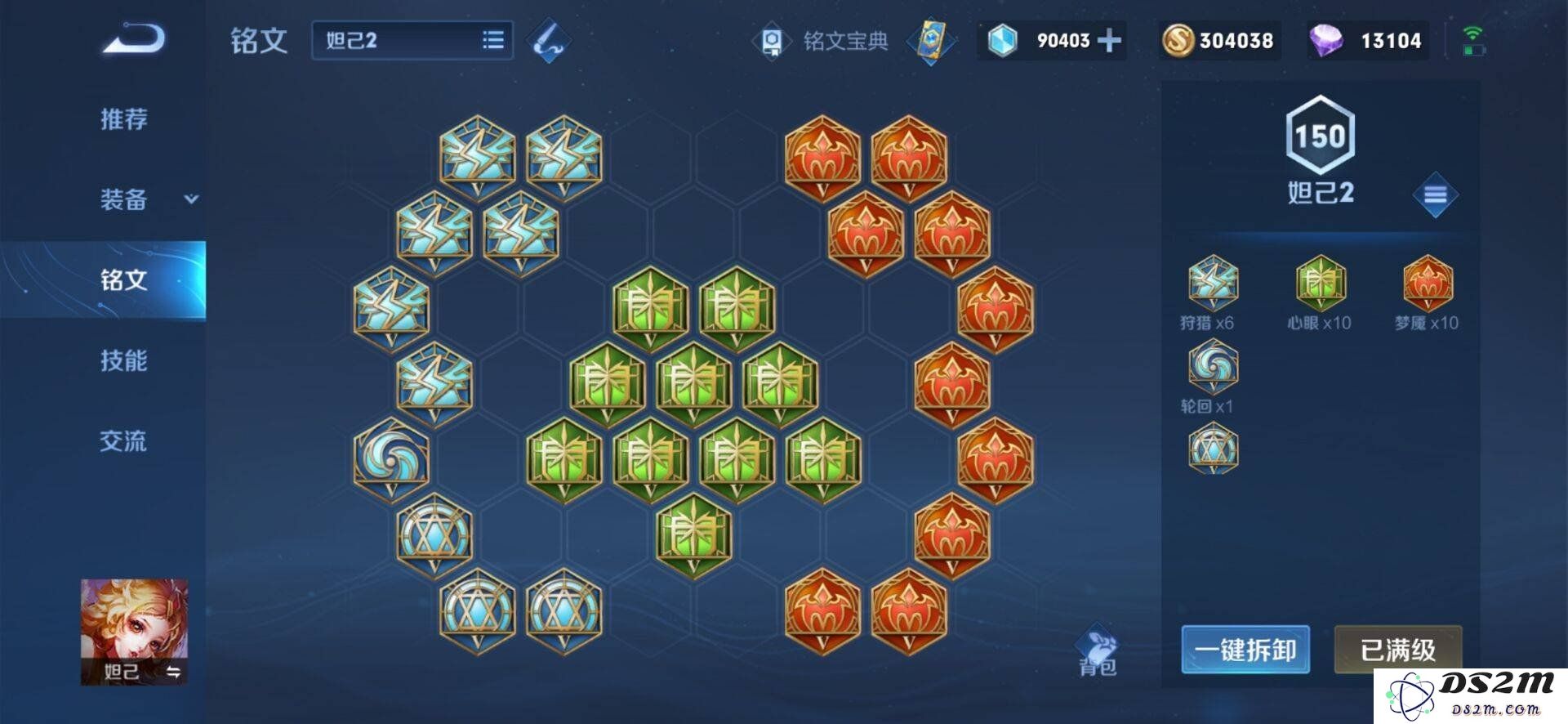Open the rune attributes list icon
1568x724 pixels.
point(1435,195)
